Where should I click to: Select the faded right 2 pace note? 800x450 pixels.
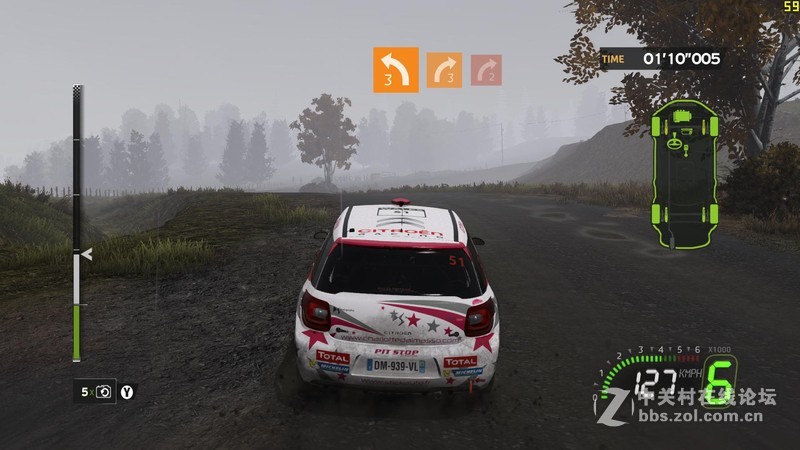coord(486,70)
